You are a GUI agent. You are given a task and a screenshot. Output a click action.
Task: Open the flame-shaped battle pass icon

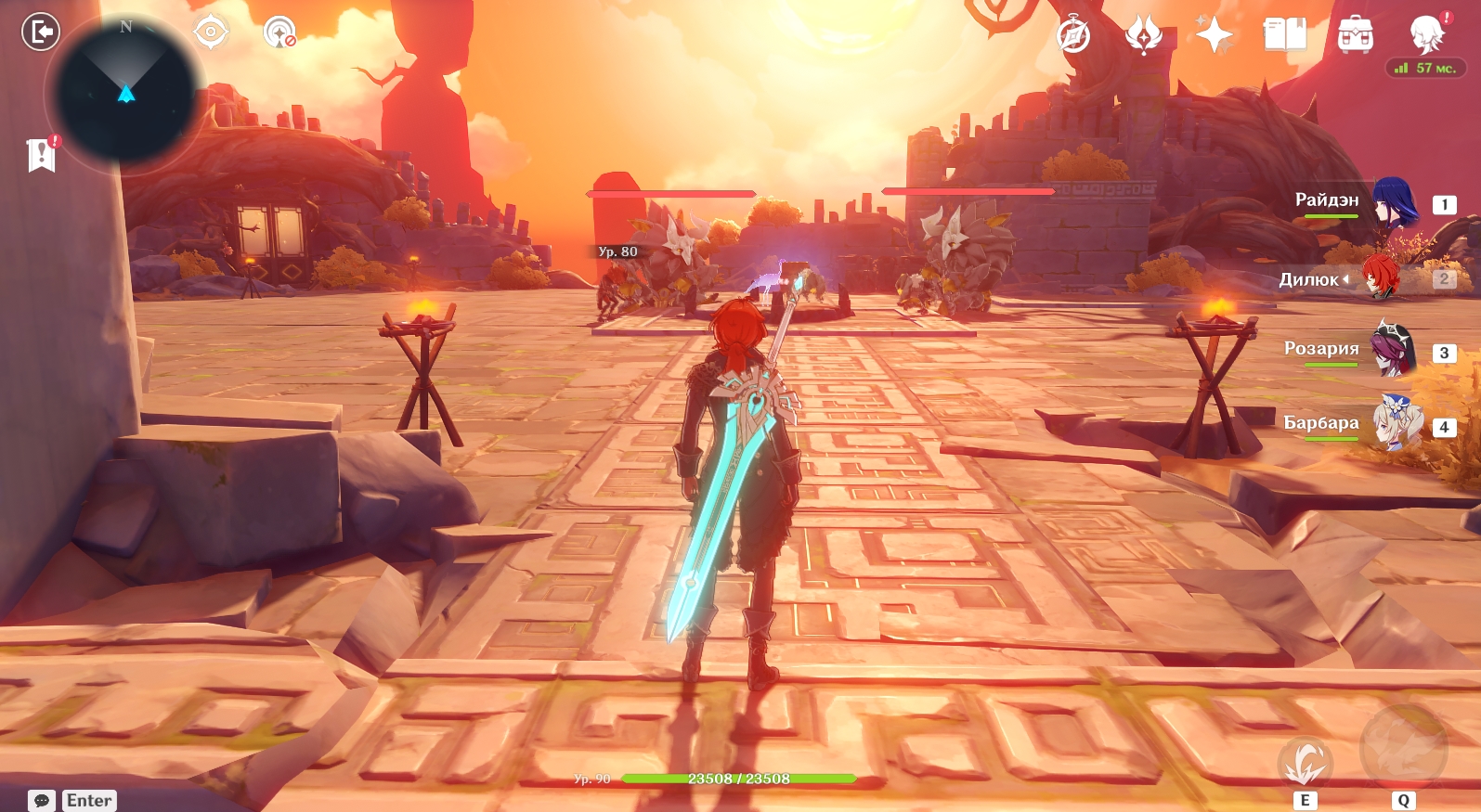click(x=1143, y=36)
